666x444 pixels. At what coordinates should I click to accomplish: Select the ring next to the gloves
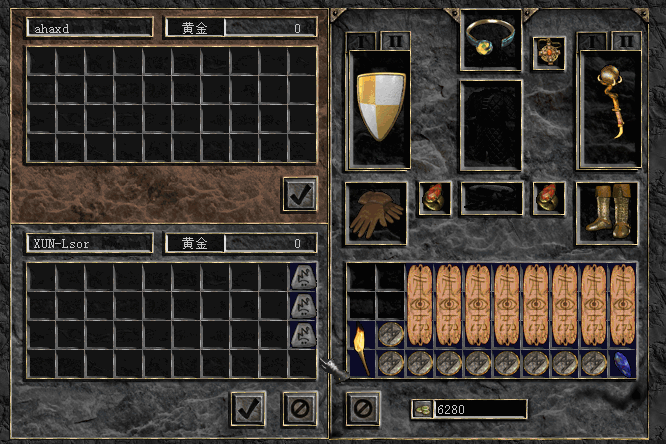435,198
